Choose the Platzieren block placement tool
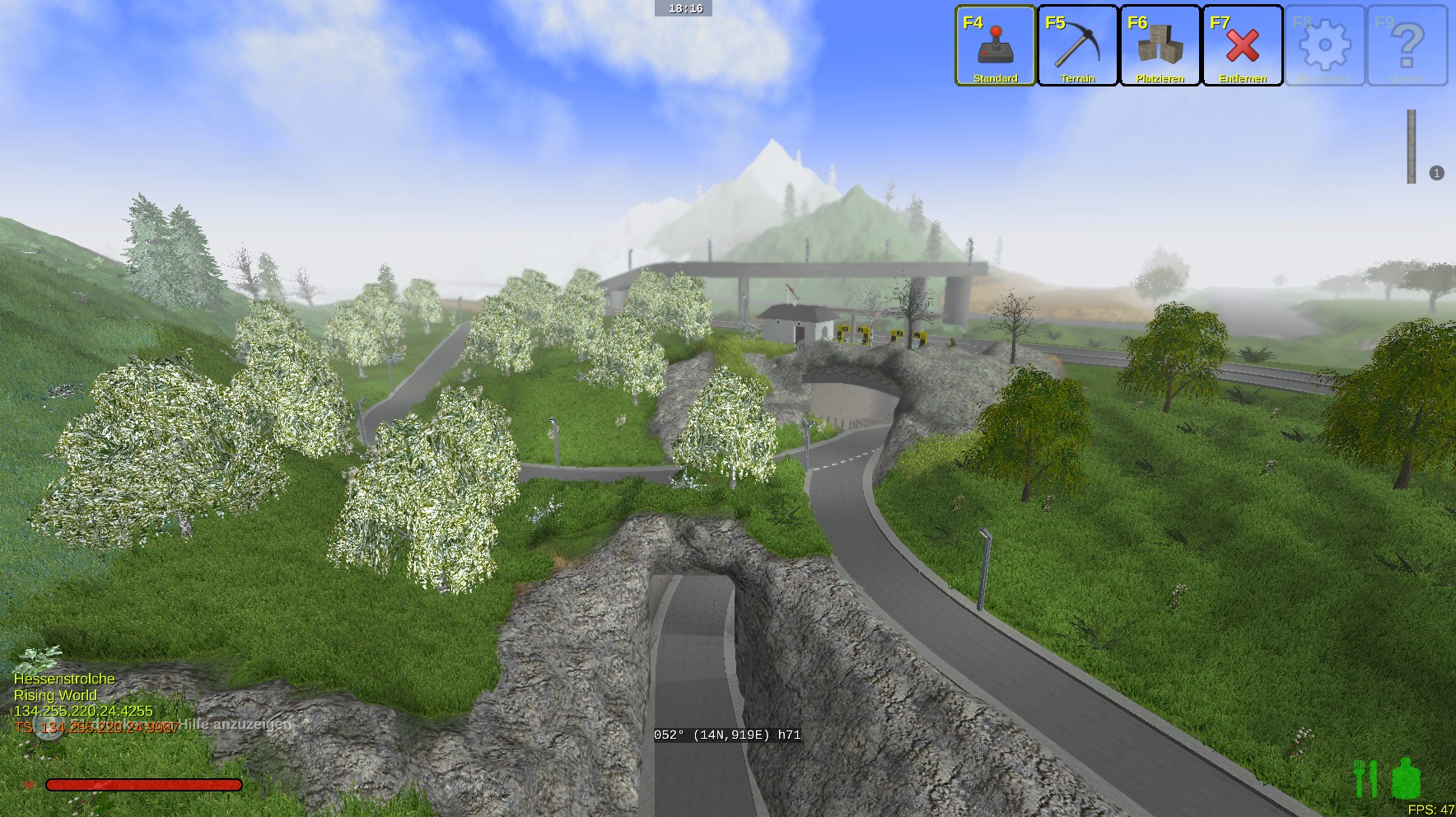 [1160, 46]
